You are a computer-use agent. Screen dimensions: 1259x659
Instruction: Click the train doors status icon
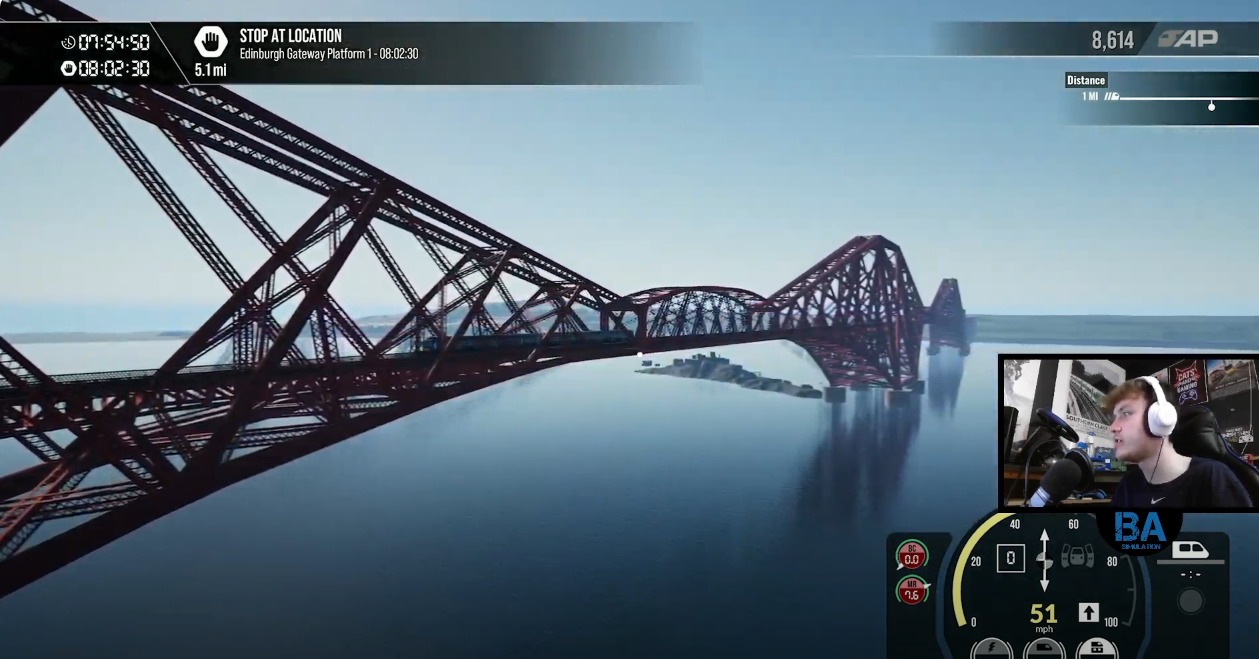tap(1076, 556)
